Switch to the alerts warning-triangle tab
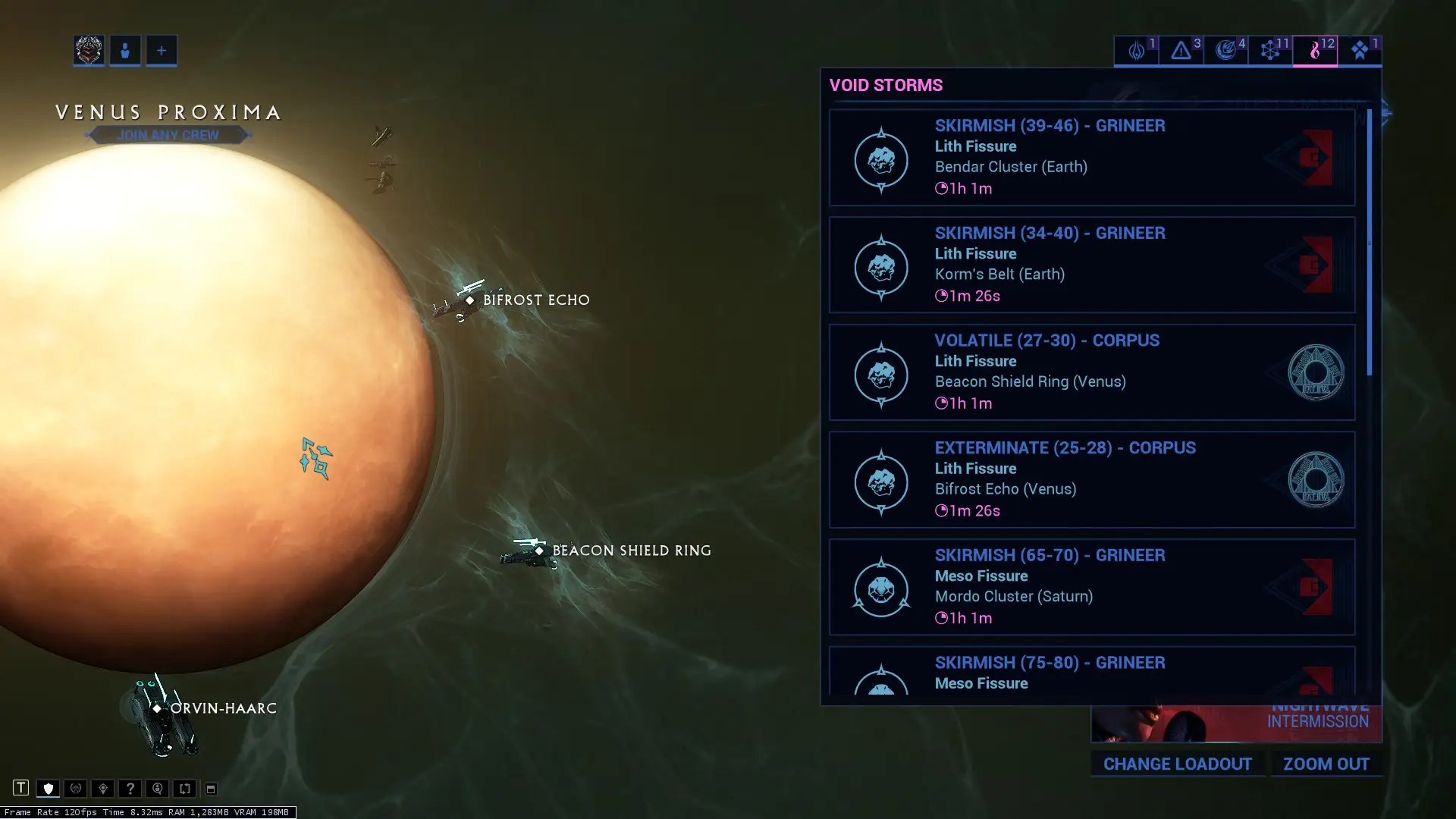Image resolution: width=1456 pixels, height=819 pixels. tap(1181, 51)
